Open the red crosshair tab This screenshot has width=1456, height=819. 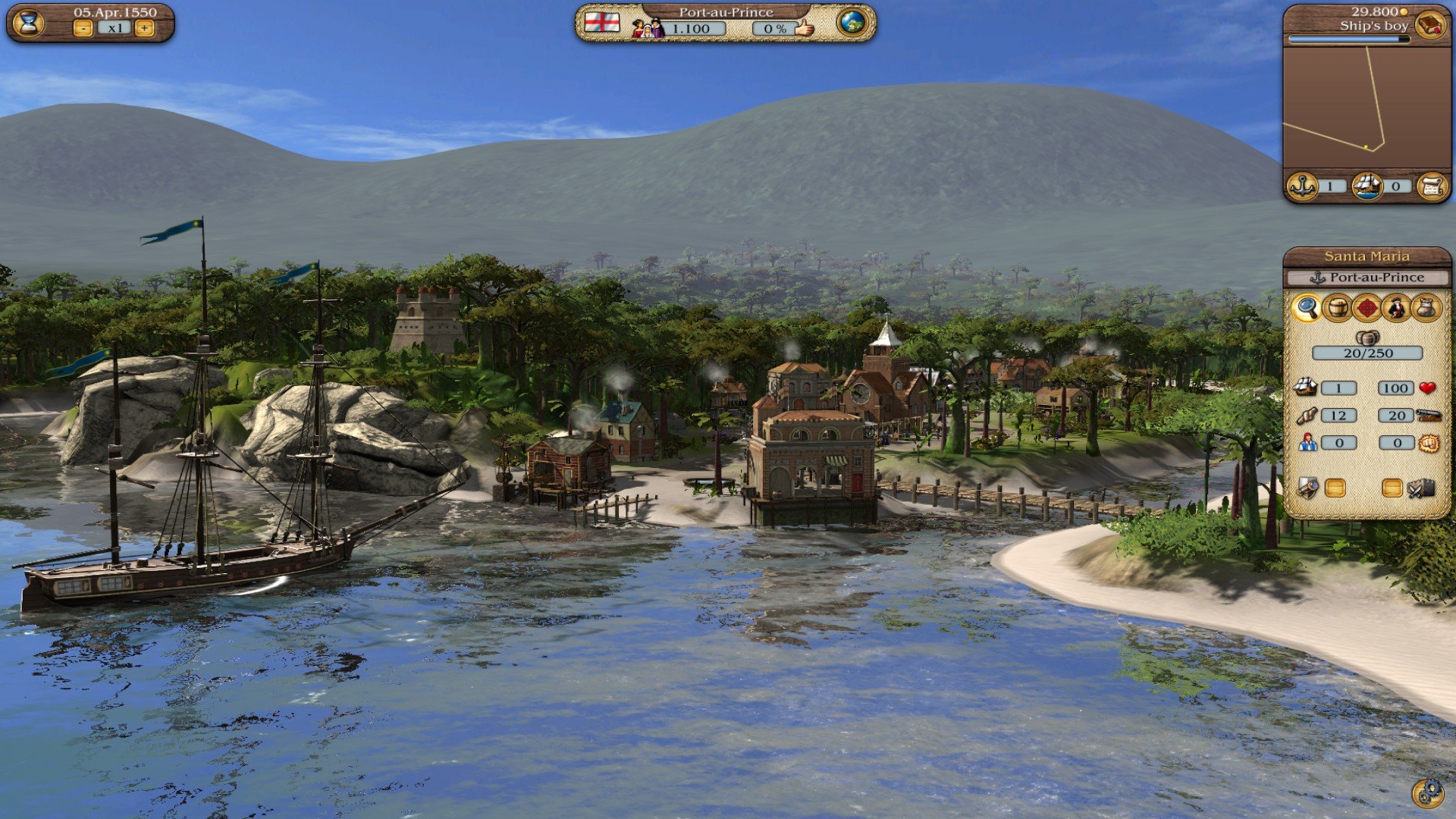[x=1367, y=308]
